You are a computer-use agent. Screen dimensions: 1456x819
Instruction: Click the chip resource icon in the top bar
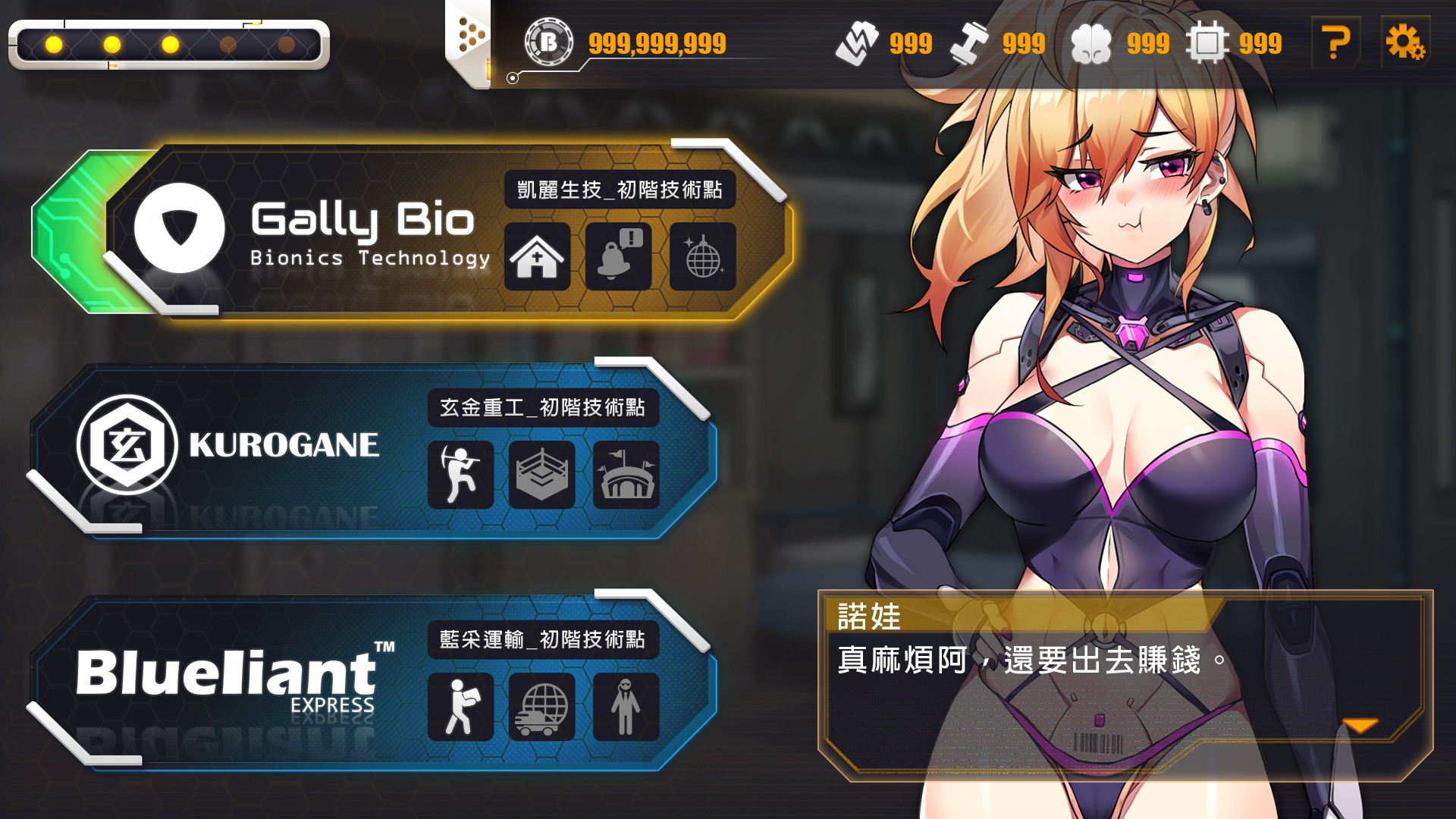(x=1209, y=43)
